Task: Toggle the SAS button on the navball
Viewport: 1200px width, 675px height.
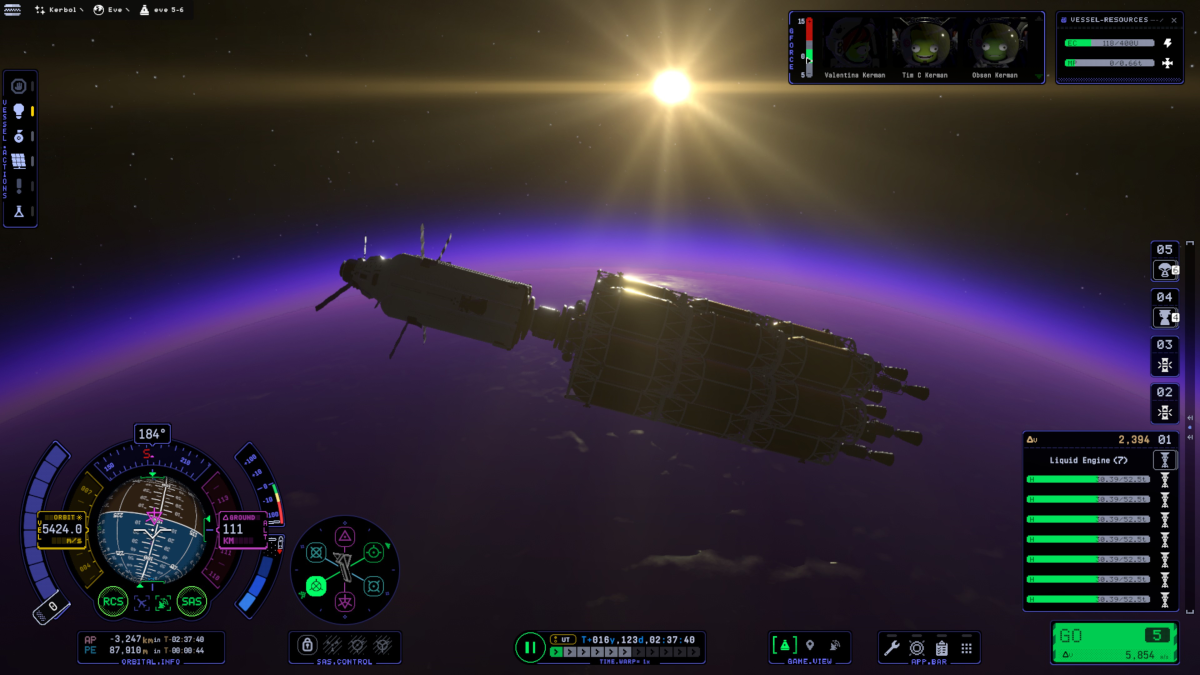Action: click(x=191, y=601)
